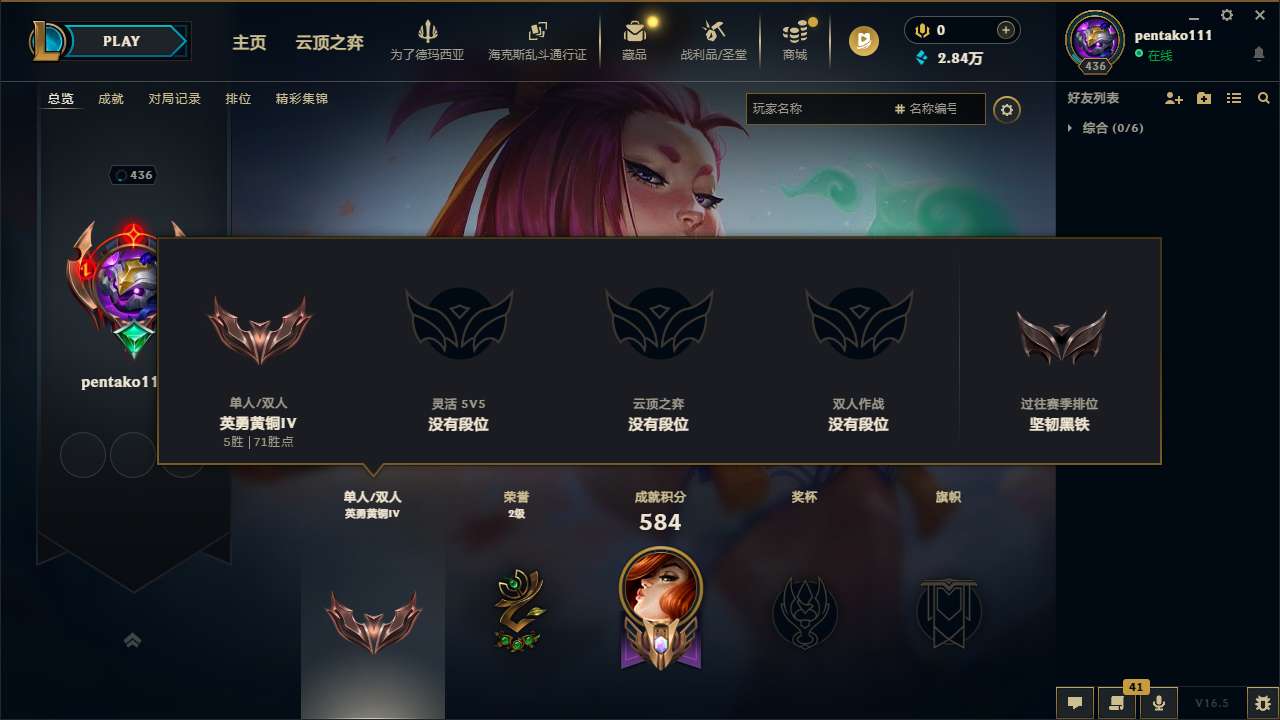This screenshot has height=720, width=1280.
Task: Click the PLAY button
Action: click(x=122, y=41)
